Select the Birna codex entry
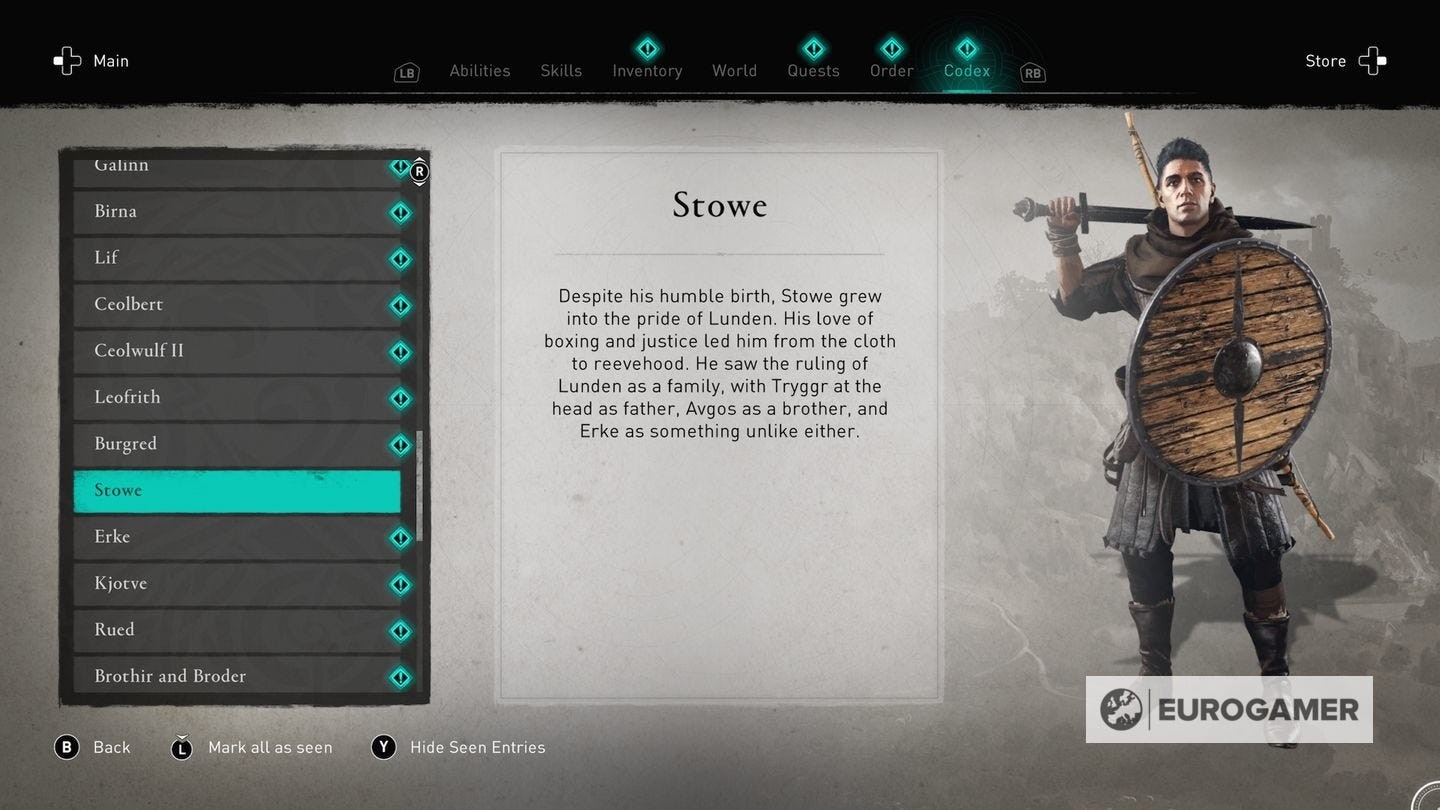Image resolution: width=1440 pixels, height=810 pixels. [237, 212]
